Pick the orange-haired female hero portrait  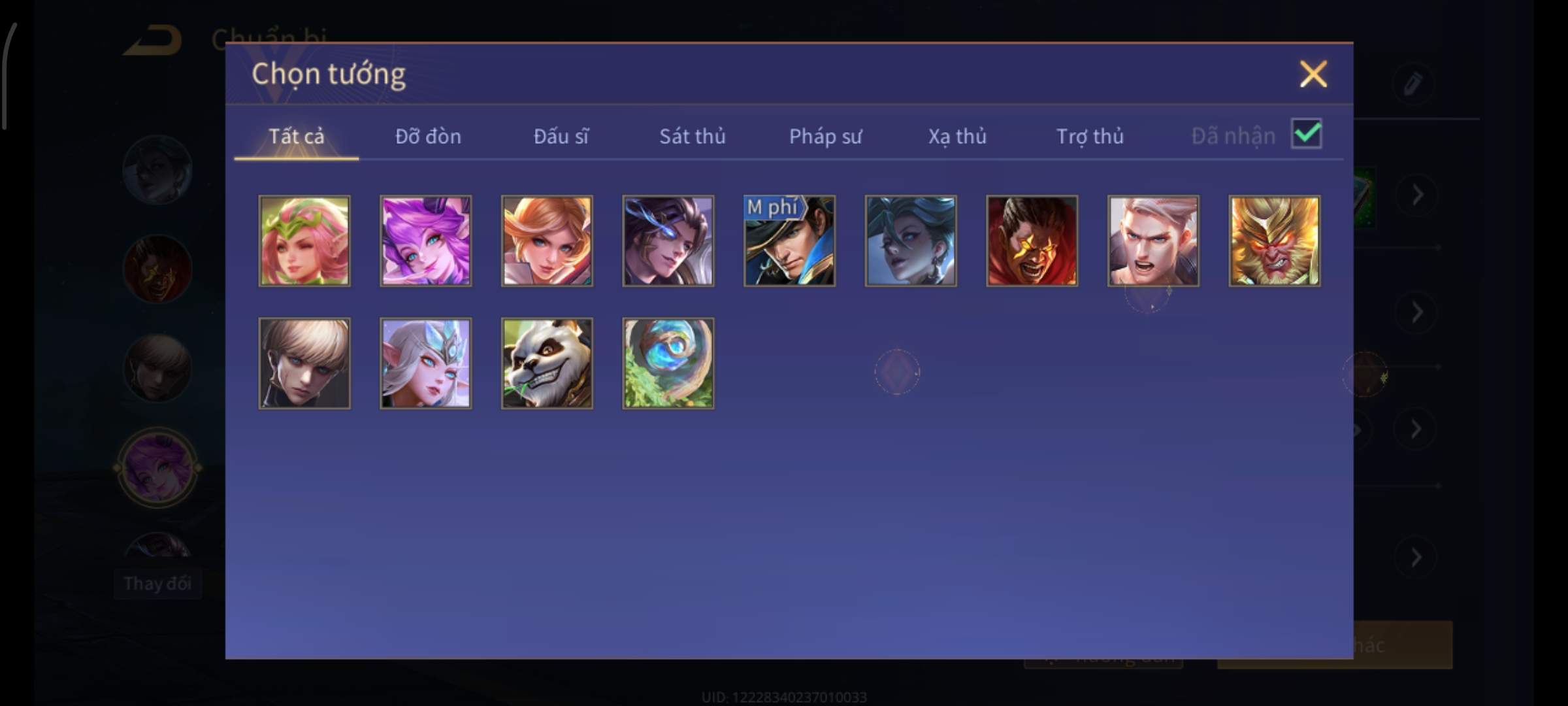point(547,241)
